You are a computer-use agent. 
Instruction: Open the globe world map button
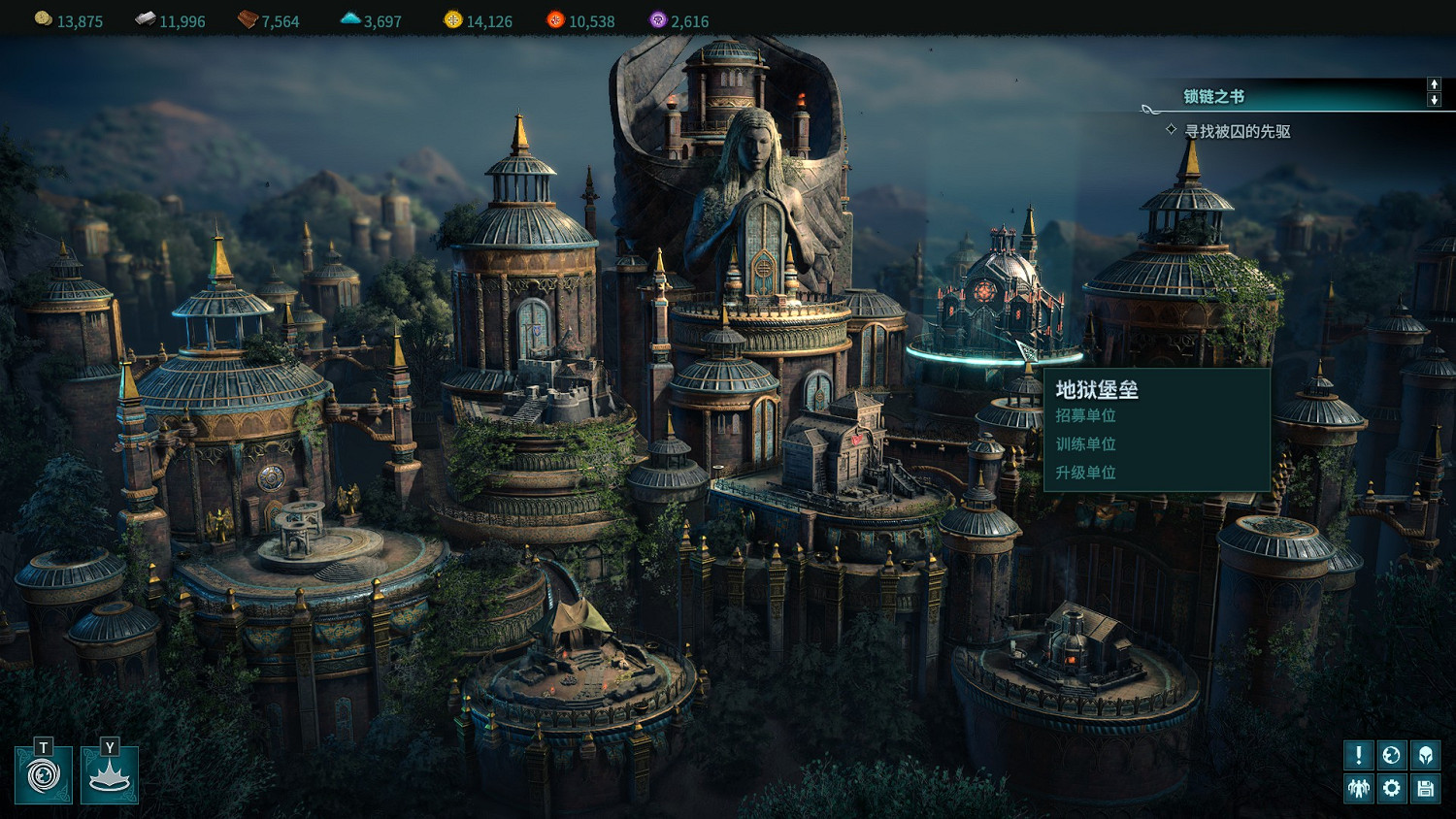(1391, 755)
